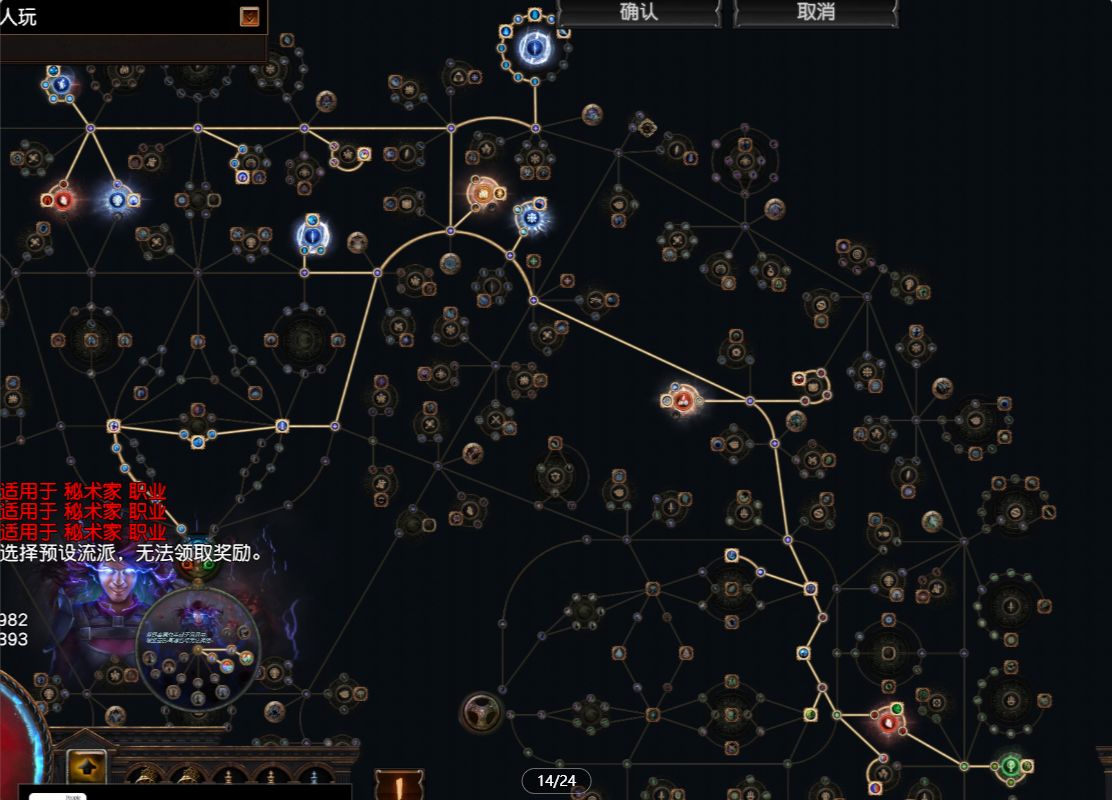Select the blue snowflake notable node
The height and width of the screenshot is (800, 1112).
click(x=532, y=217)
